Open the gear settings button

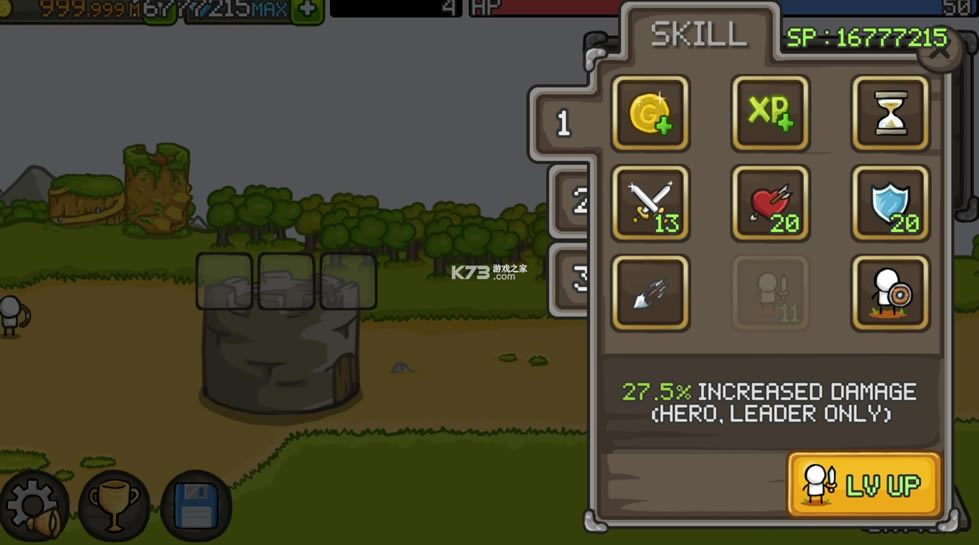[34, 506]
